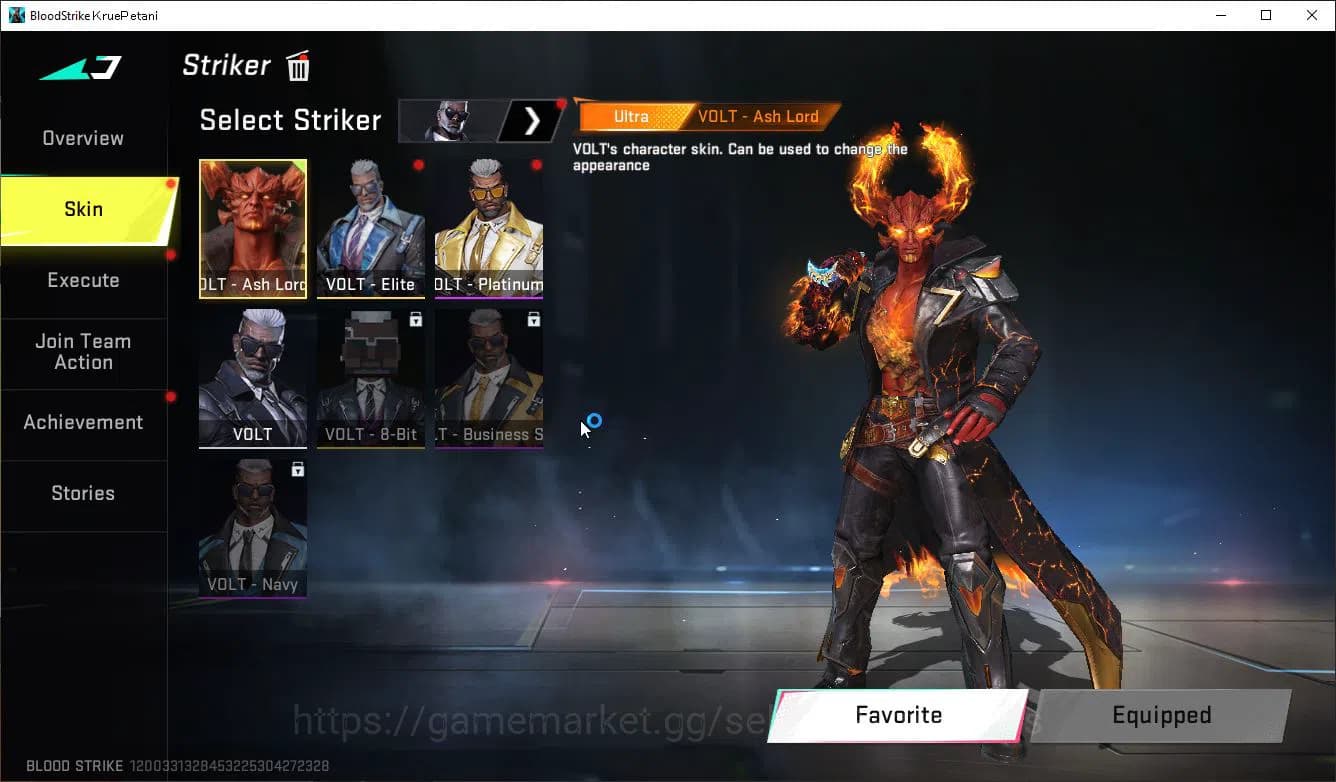The width and height of the screenshot is (1336, 782).
Task: Click the trash icon next to Striker
Action: coord(297,66)
